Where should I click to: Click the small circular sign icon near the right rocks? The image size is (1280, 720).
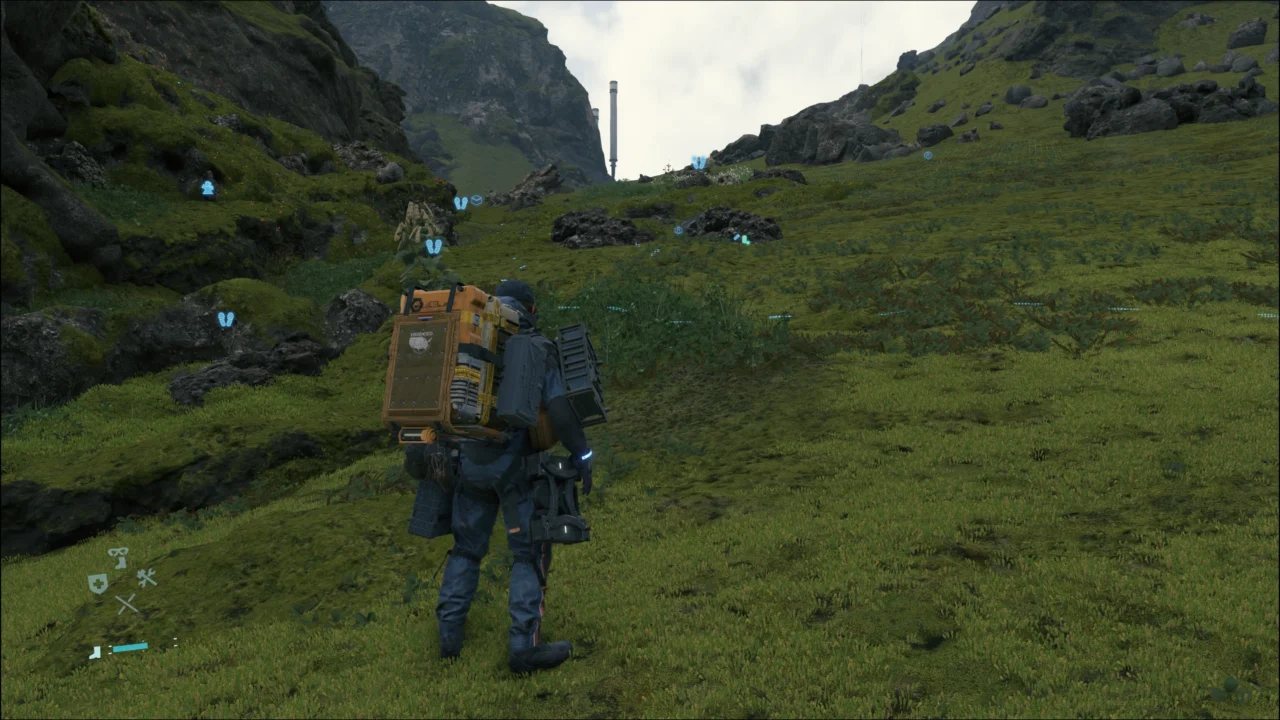[678, 231]
